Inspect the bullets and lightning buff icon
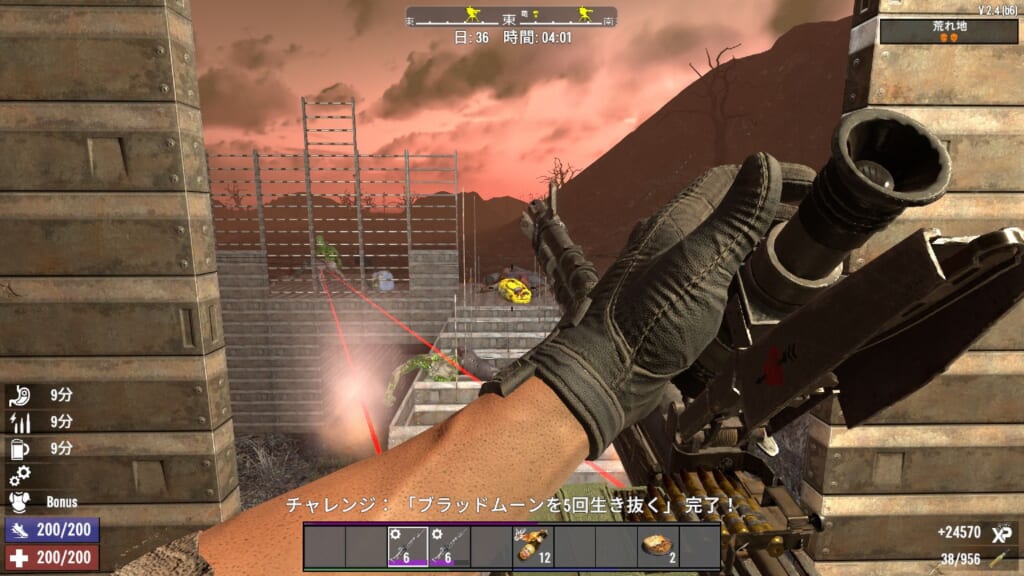The image size is (1024, 576). 18,421
